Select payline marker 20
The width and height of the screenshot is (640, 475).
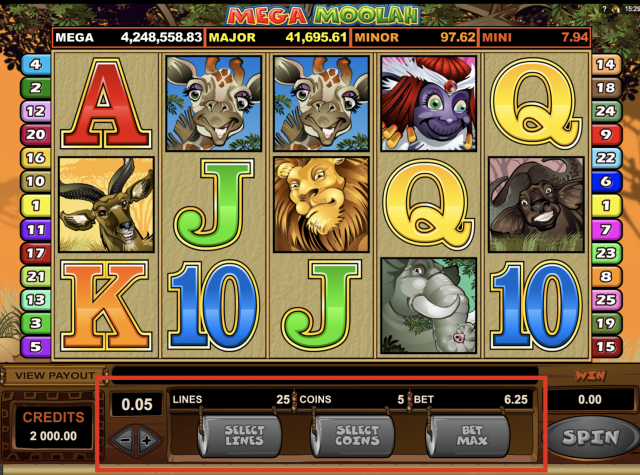click(34, 135)
